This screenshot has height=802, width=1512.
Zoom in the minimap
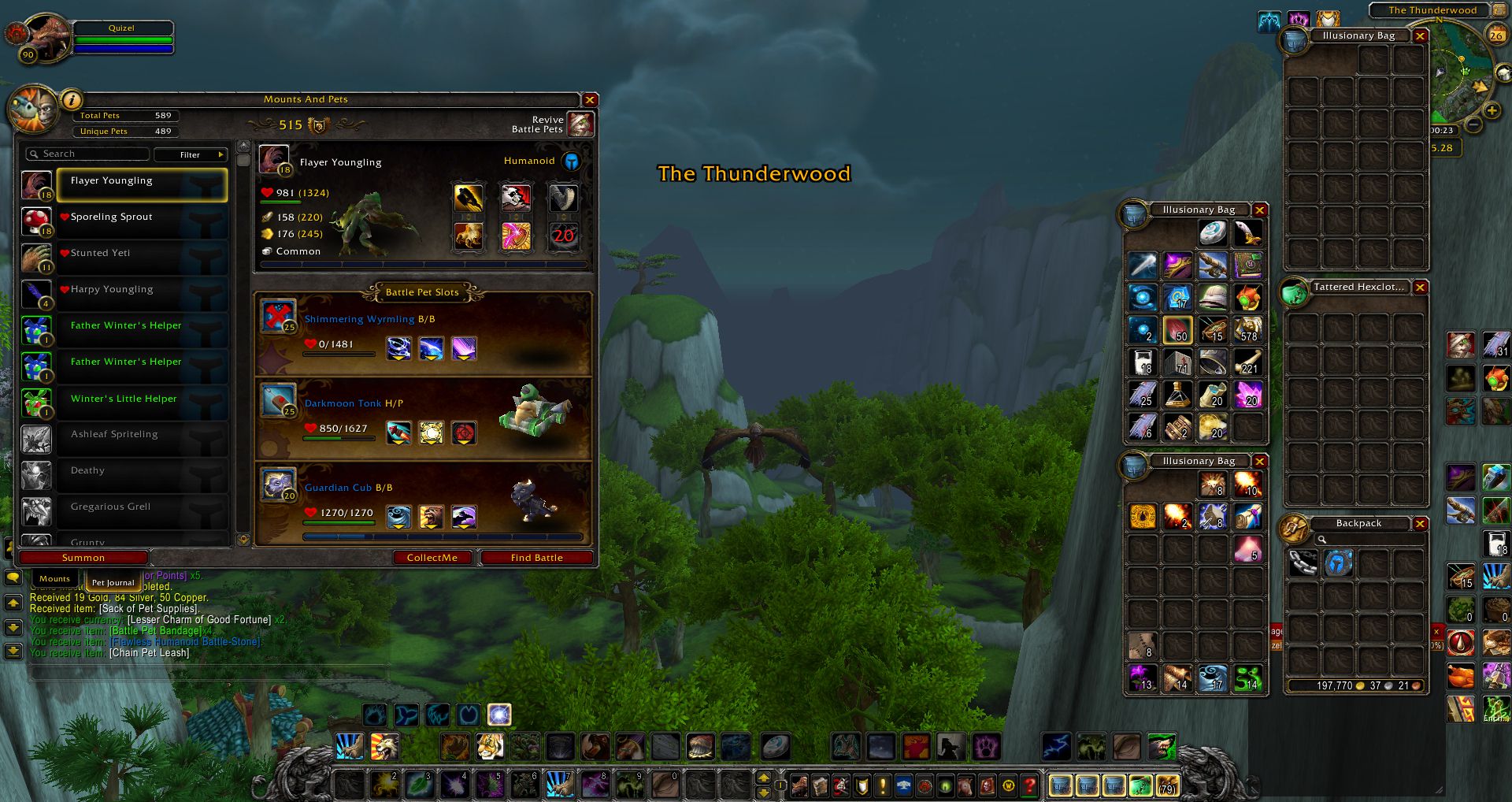pyautogui.click(x=1491, y=109)
